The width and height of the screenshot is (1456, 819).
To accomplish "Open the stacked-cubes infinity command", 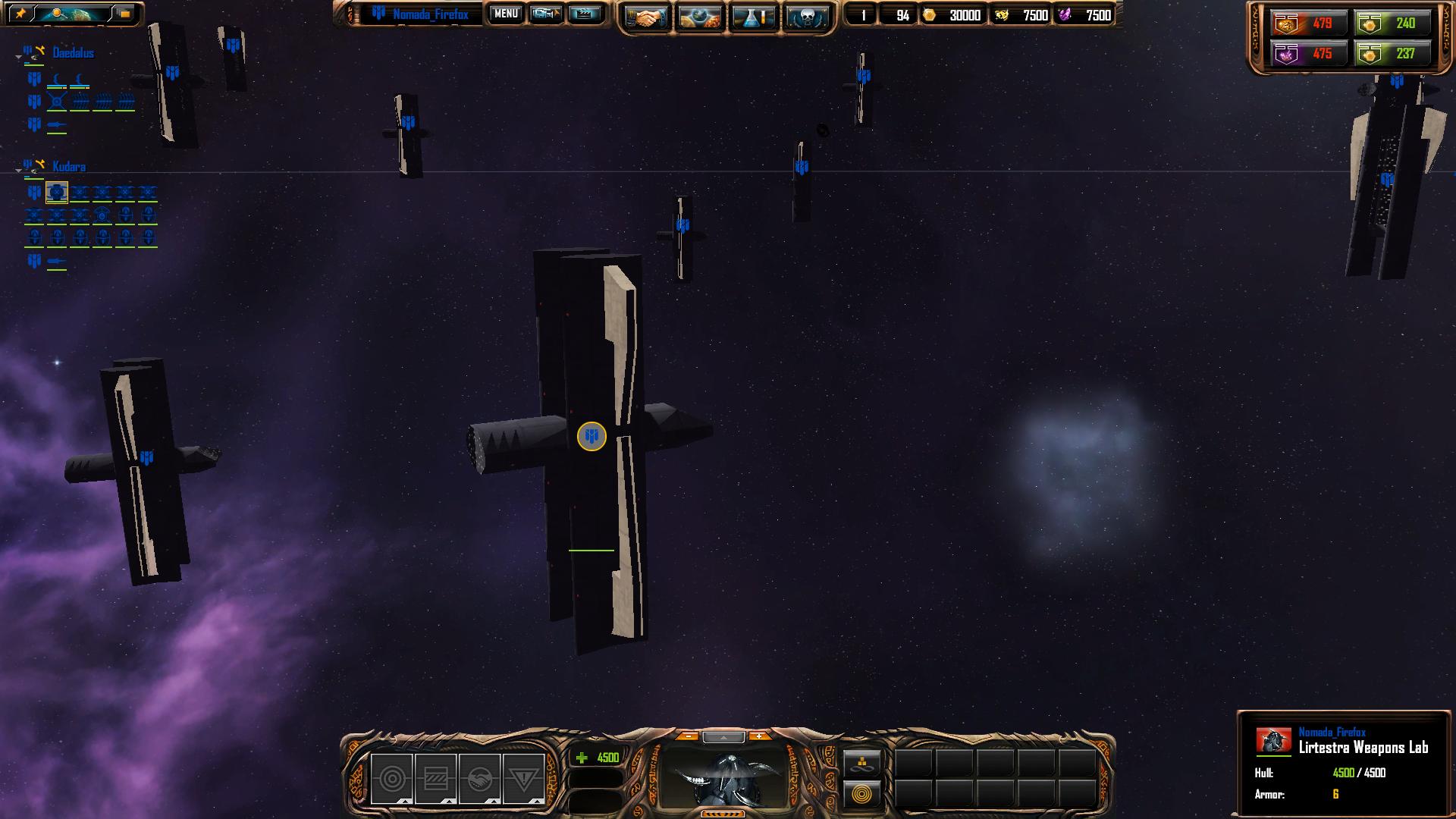I will pos(862,762).
